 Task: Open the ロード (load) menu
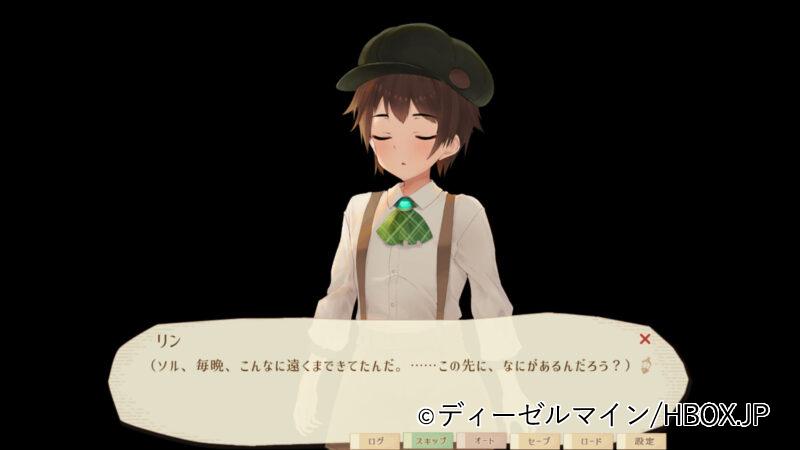click(589, 440)
